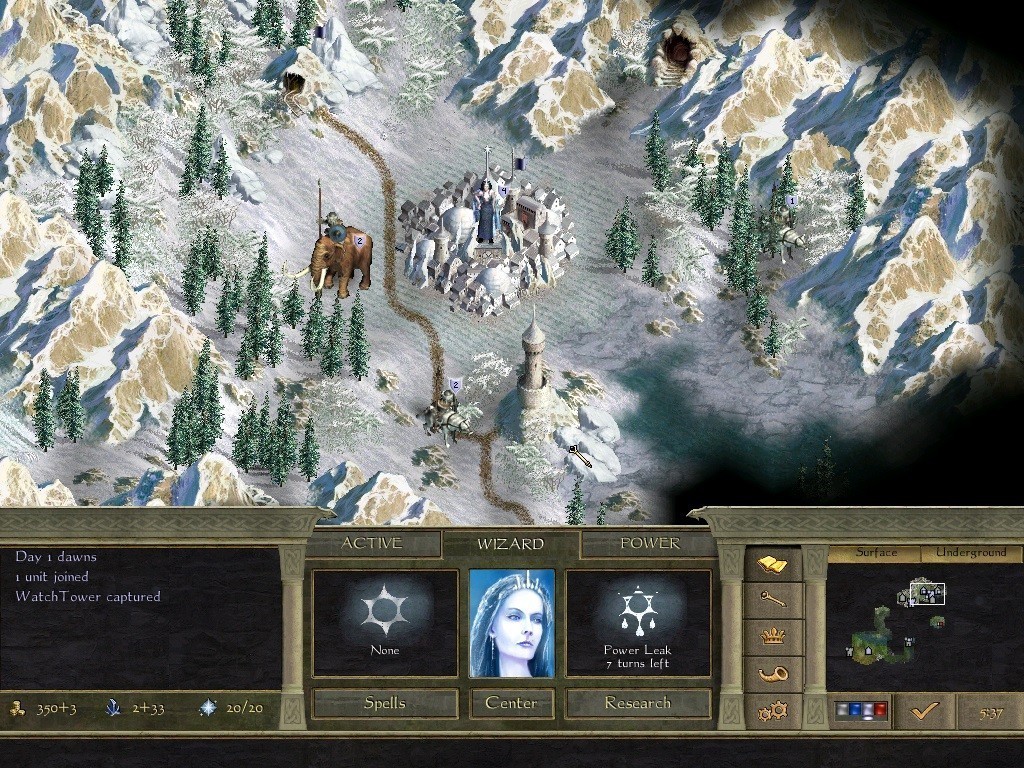Open the Power tab

pyautogui.click(x=649, y=544)
